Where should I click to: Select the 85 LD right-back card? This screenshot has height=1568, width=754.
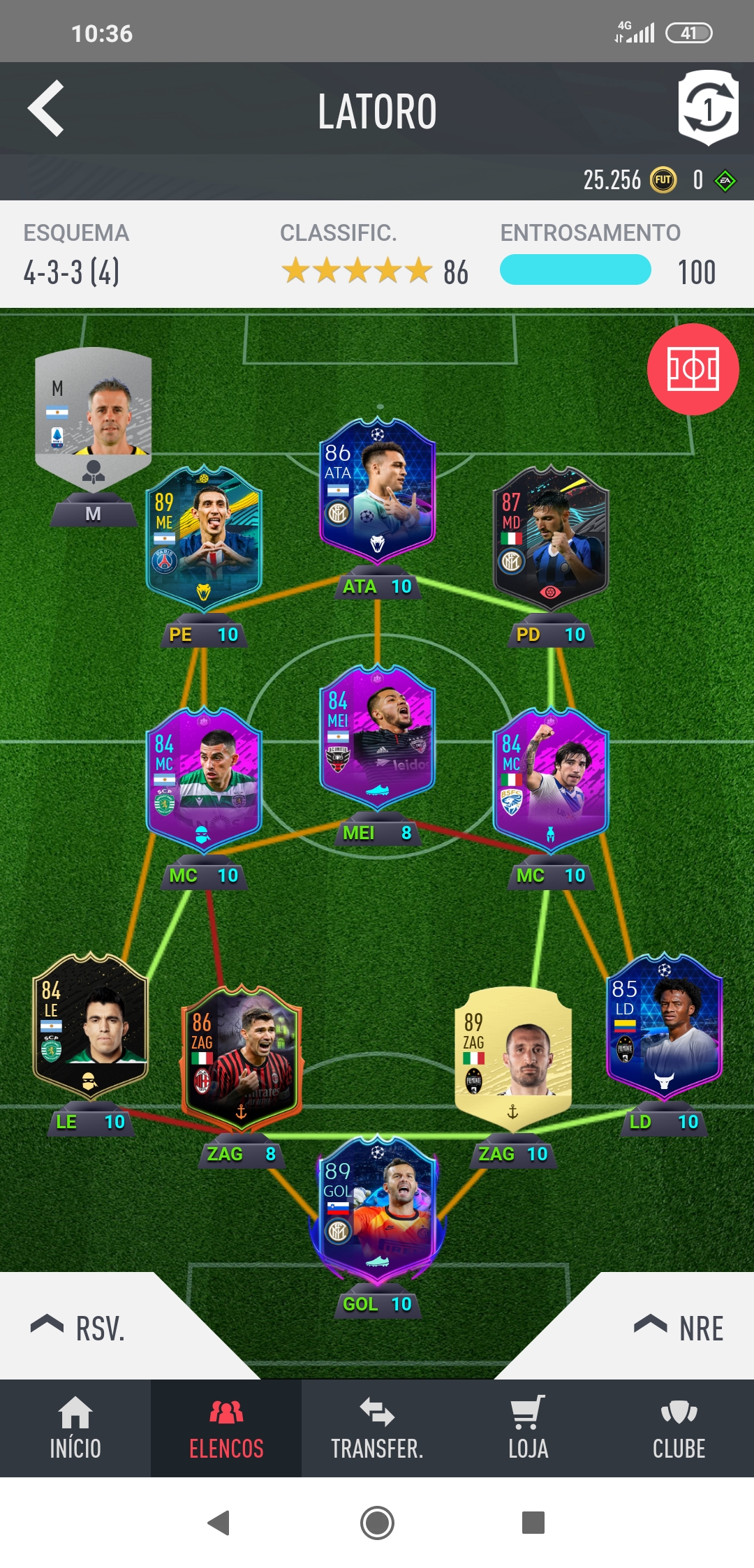click(x=664, y=1026)
